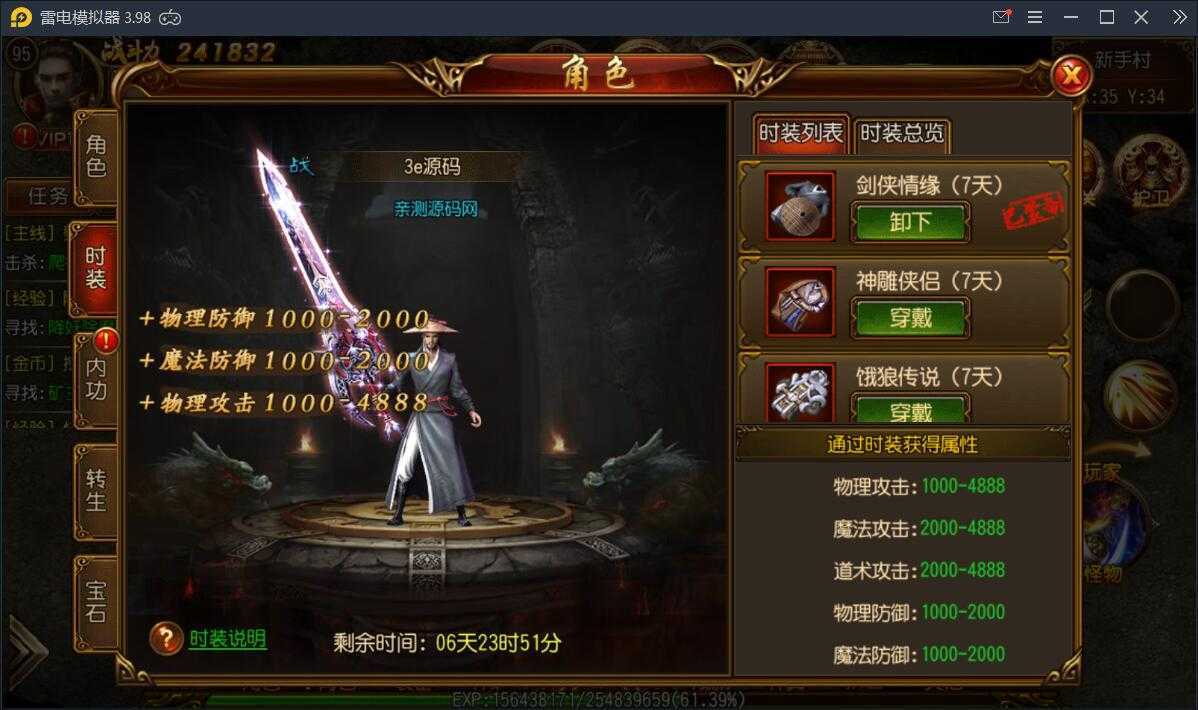Open the 时装说明 help link

[228, 639]
